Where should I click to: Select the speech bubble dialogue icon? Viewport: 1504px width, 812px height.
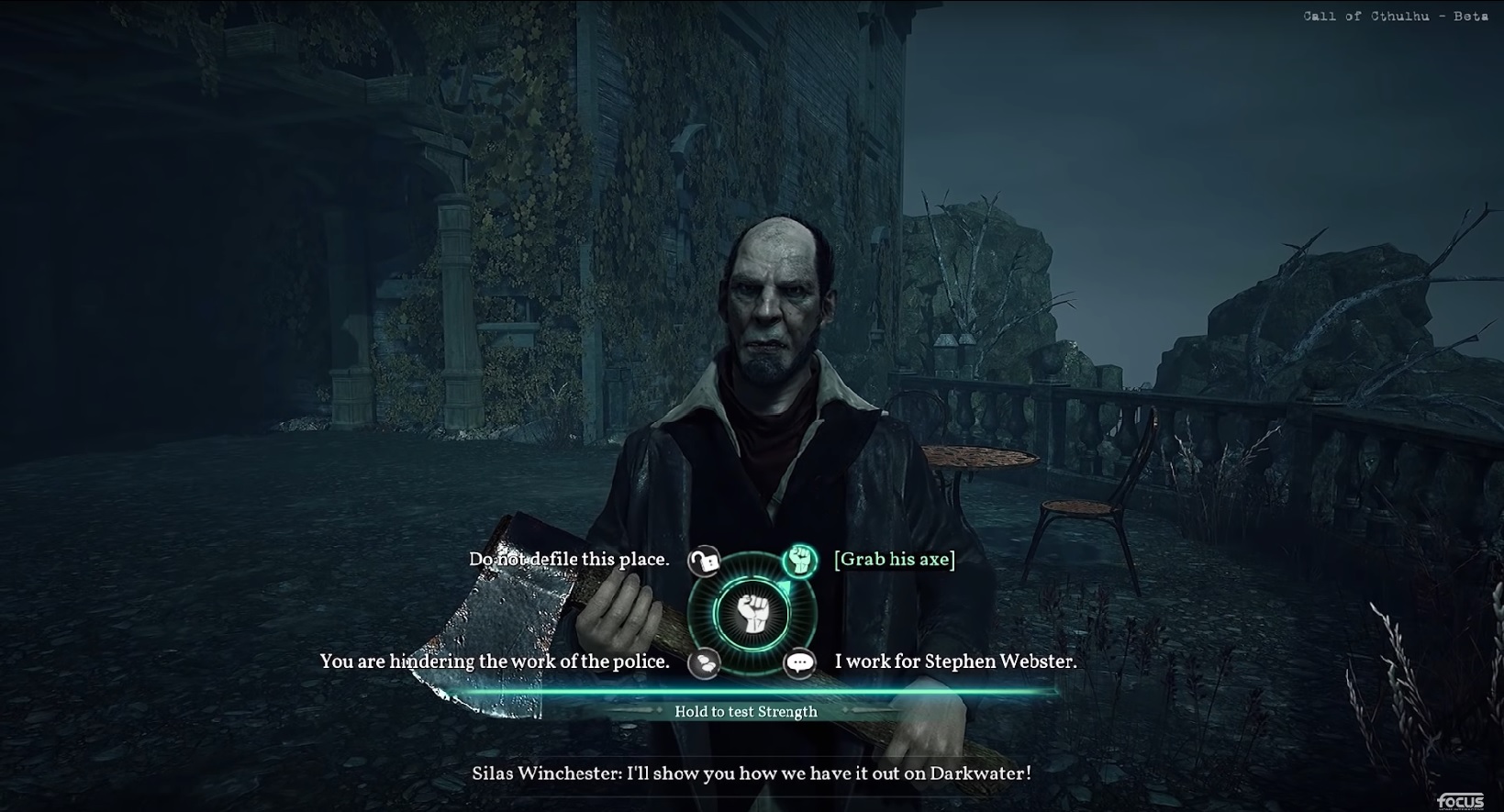(x=799, y=662)
